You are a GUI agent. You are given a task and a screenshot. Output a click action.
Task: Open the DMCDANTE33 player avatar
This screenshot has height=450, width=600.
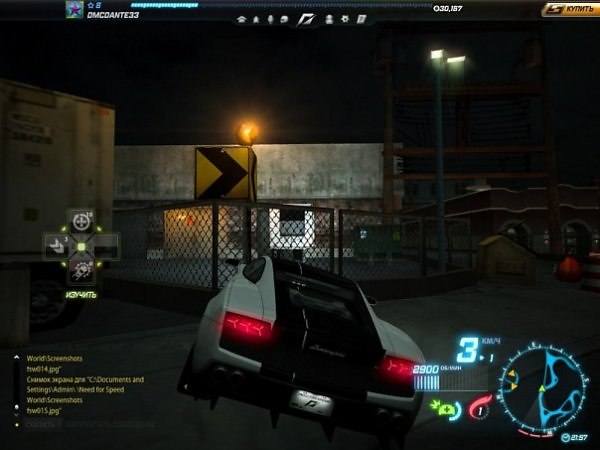(x=74, y=10)
